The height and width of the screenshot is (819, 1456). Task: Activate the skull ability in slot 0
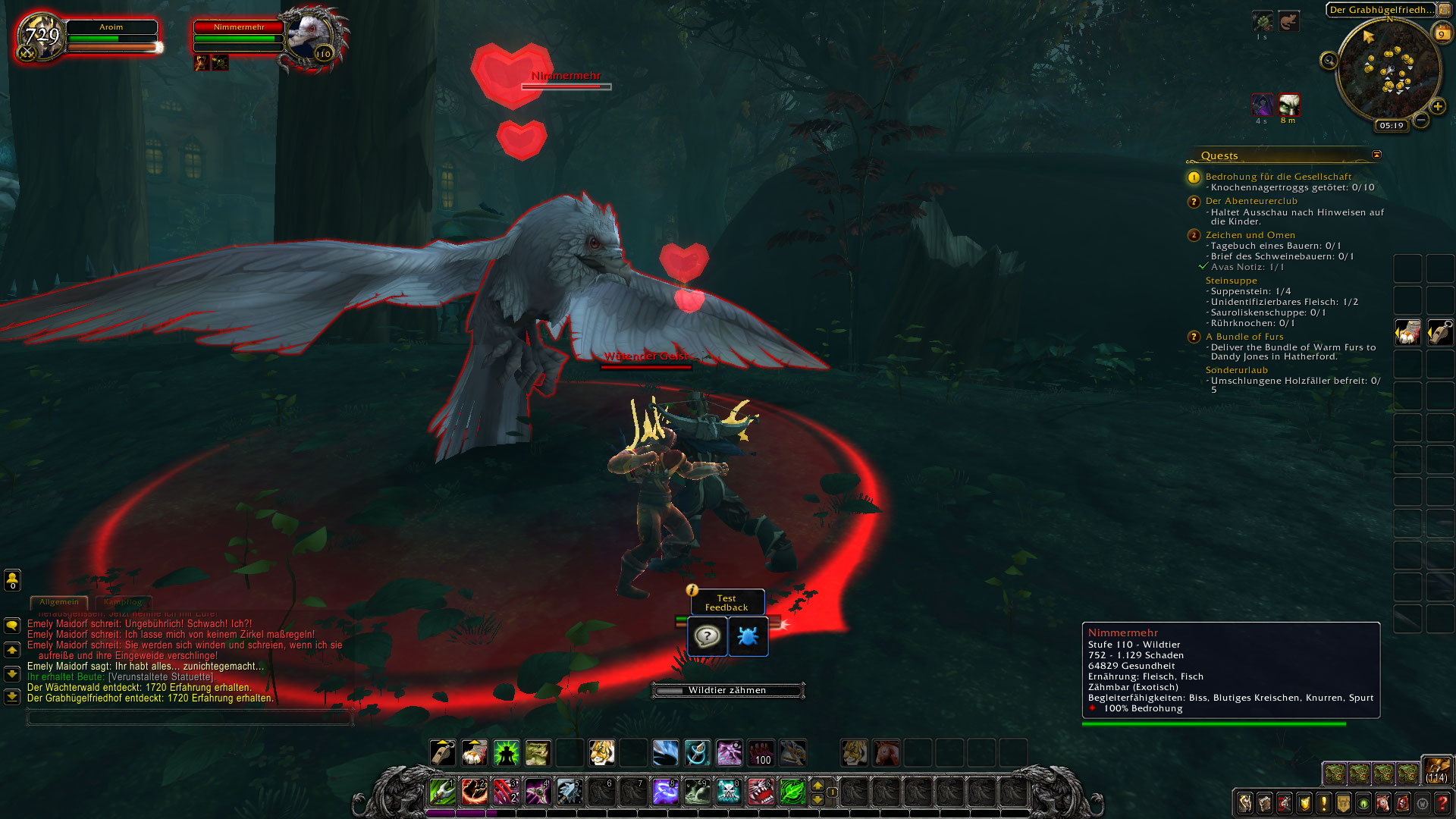(729, 792)
